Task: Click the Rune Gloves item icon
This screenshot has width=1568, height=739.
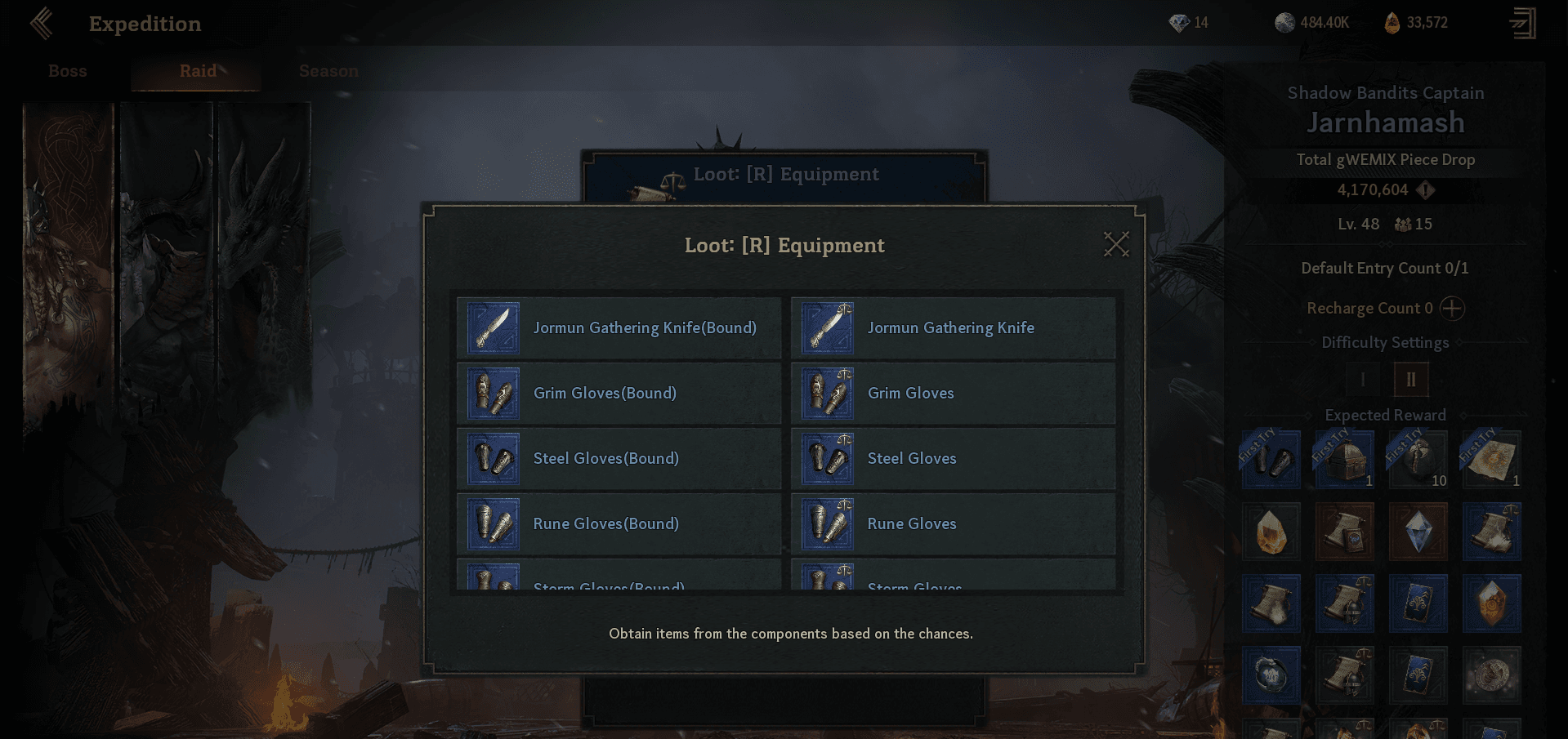Action: coord(826,523)
